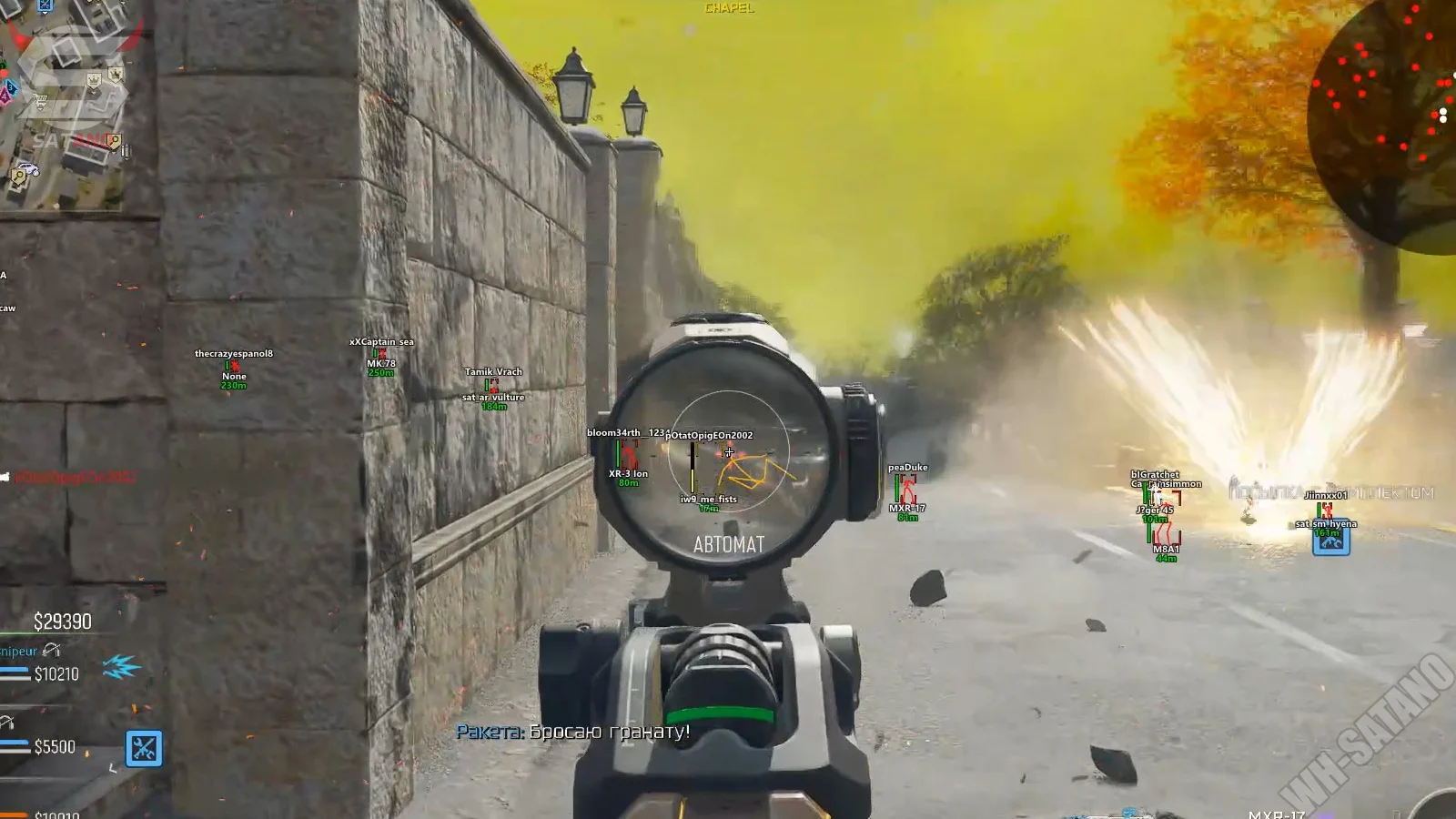Click the white car vehicle marker on minimap
This screenshot has width=1456, height=819.
coord(27,169)
